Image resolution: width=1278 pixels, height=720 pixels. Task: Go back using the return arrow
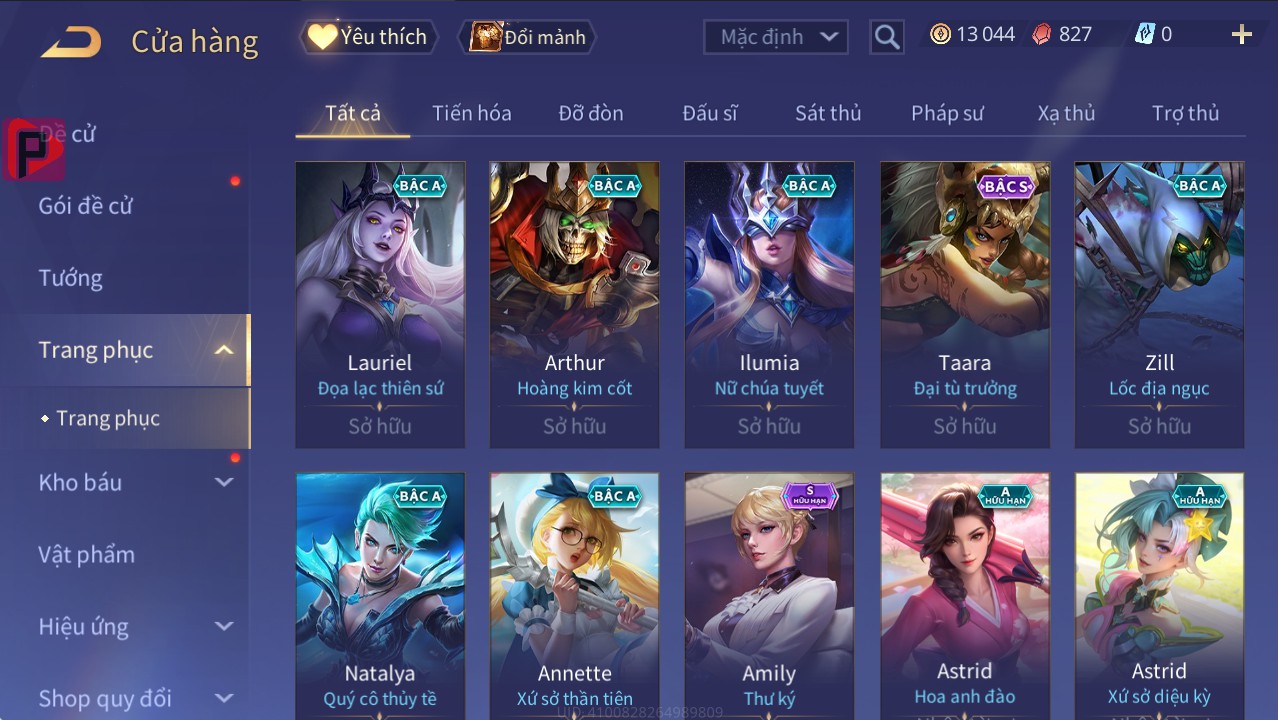(71, 41)
